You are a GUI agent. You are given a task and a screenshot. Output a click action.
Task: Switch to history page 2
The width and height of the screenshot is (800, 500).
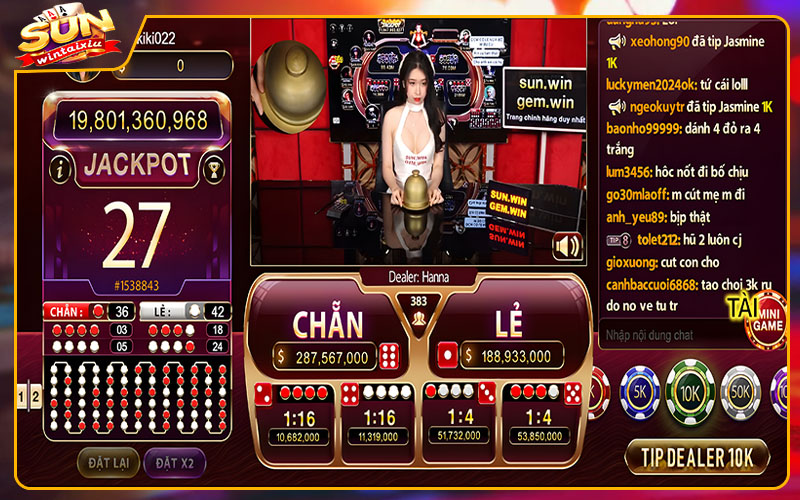36,396
